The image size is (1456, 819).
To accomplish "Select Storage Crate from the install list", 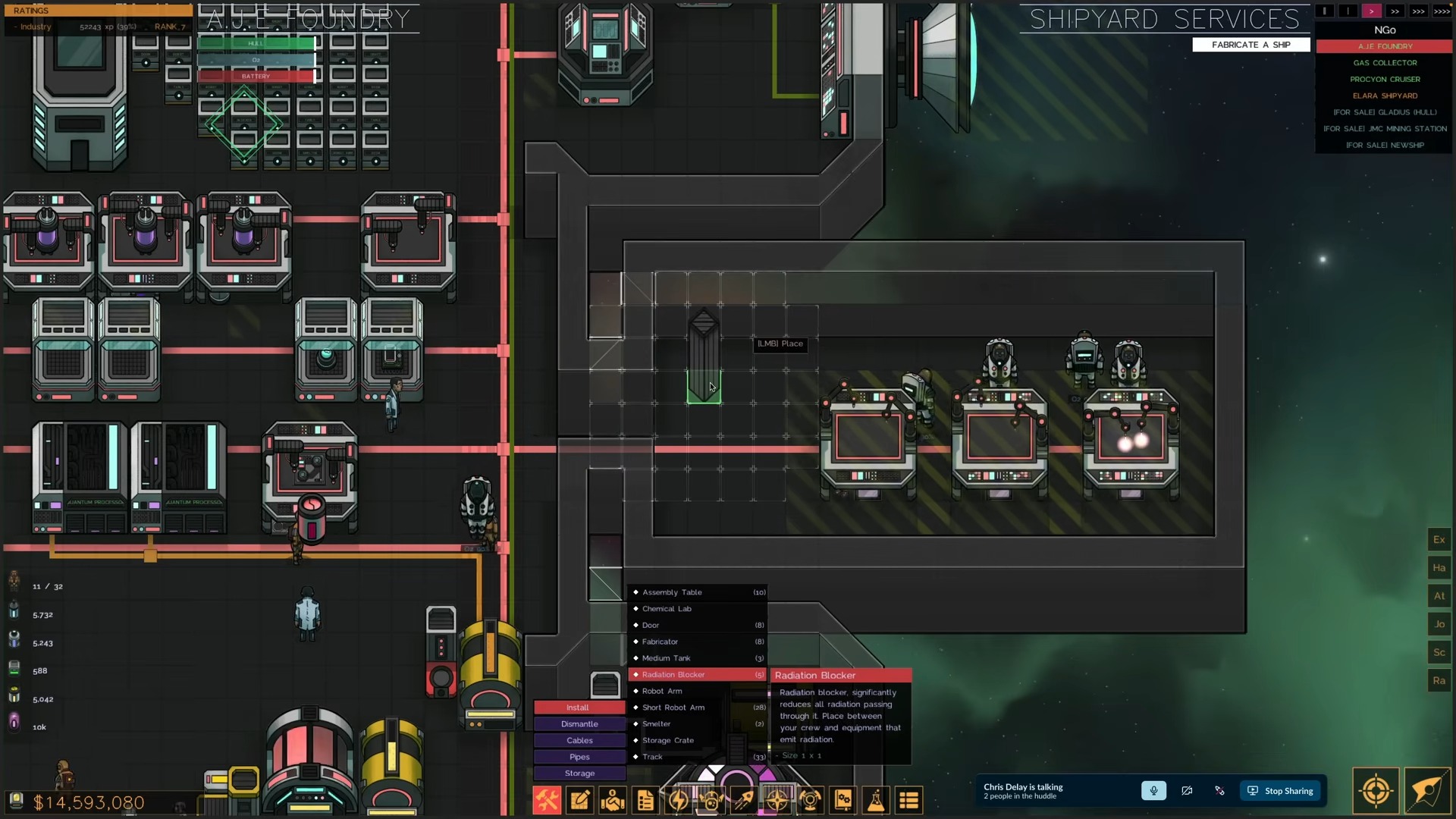I will 668,740.
